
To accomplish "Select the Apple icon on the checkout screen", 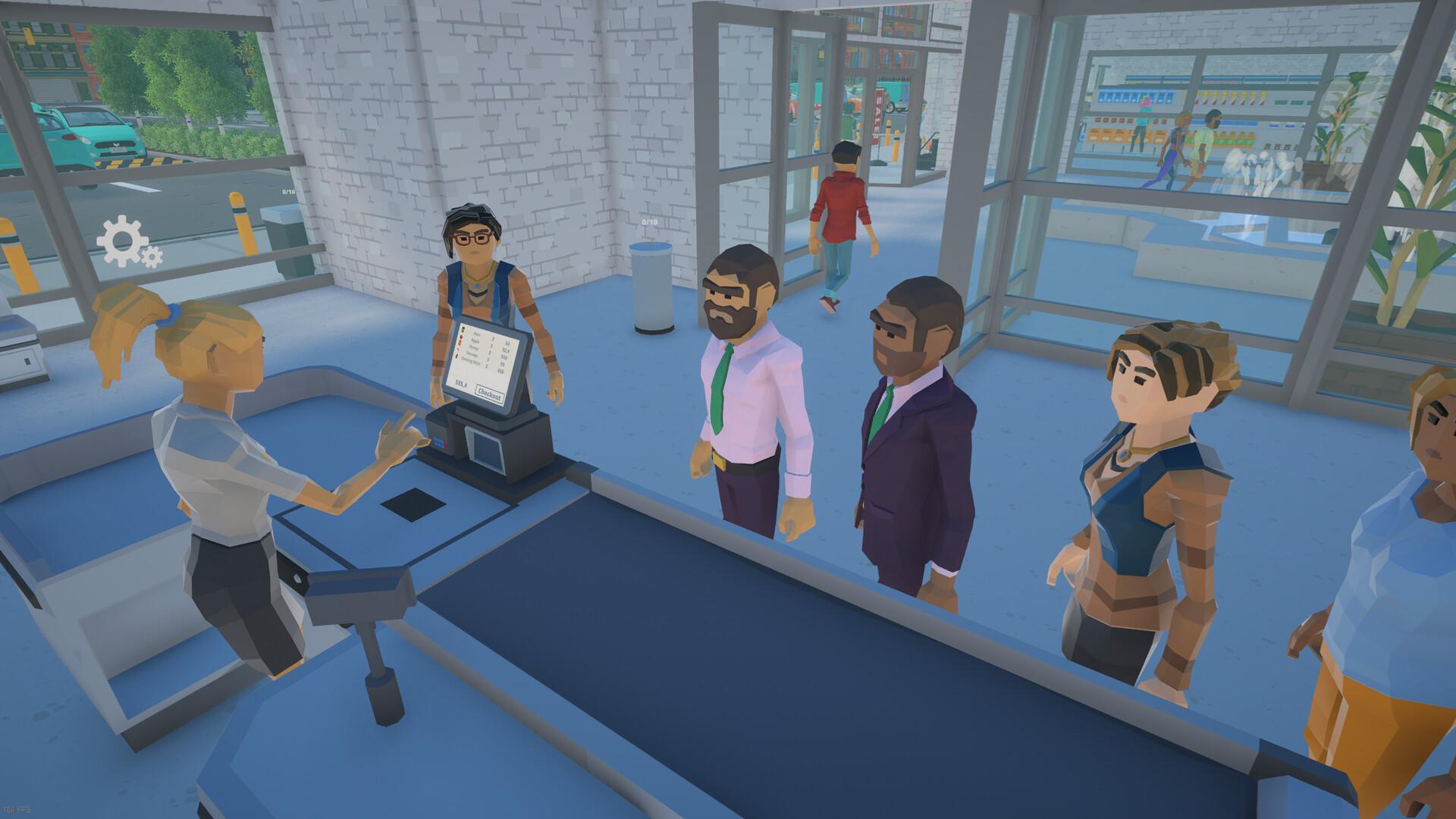I will 461,338.
